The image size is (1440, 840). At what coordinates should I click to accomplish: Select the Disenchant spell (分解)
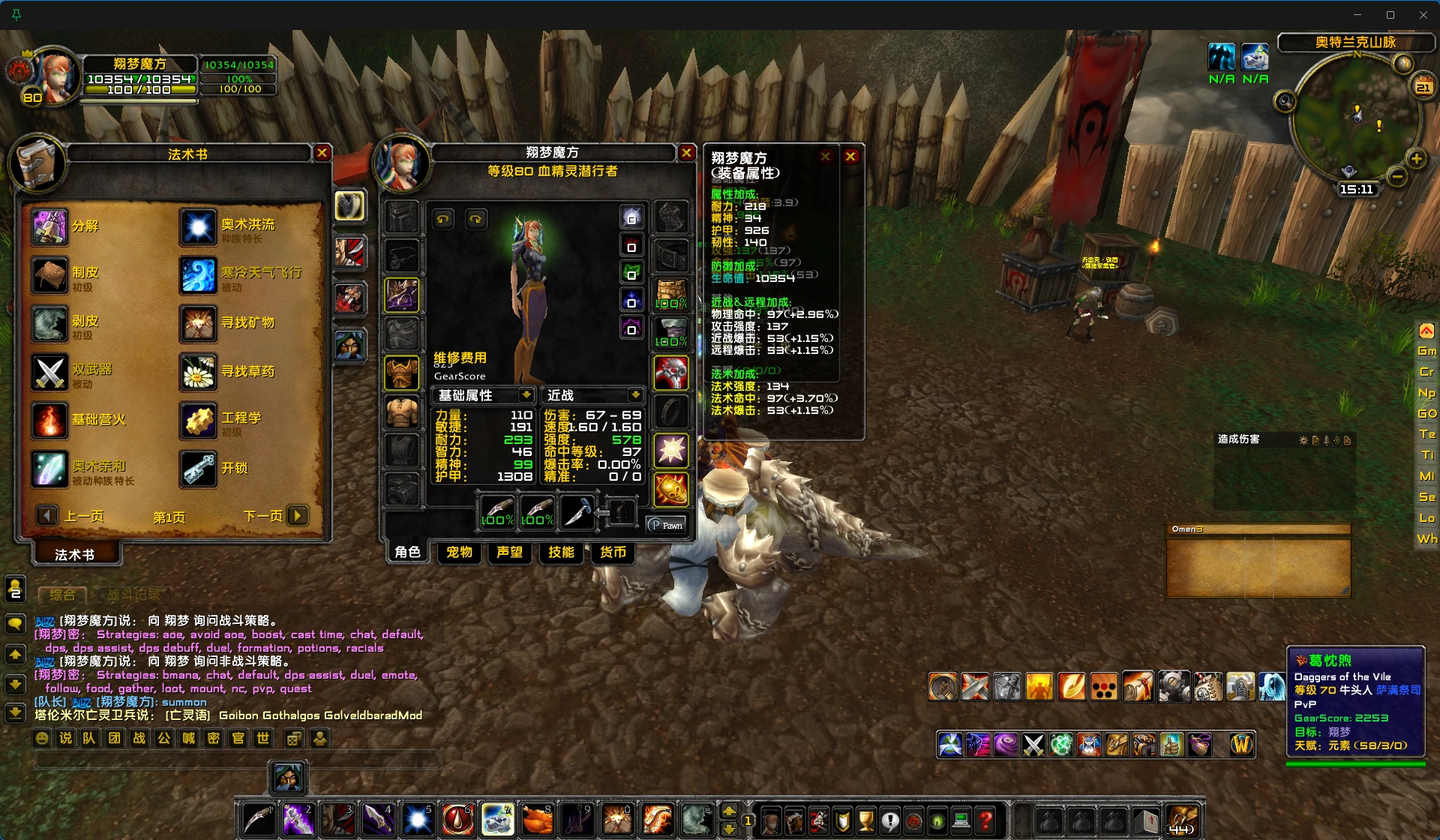(49, 226)
